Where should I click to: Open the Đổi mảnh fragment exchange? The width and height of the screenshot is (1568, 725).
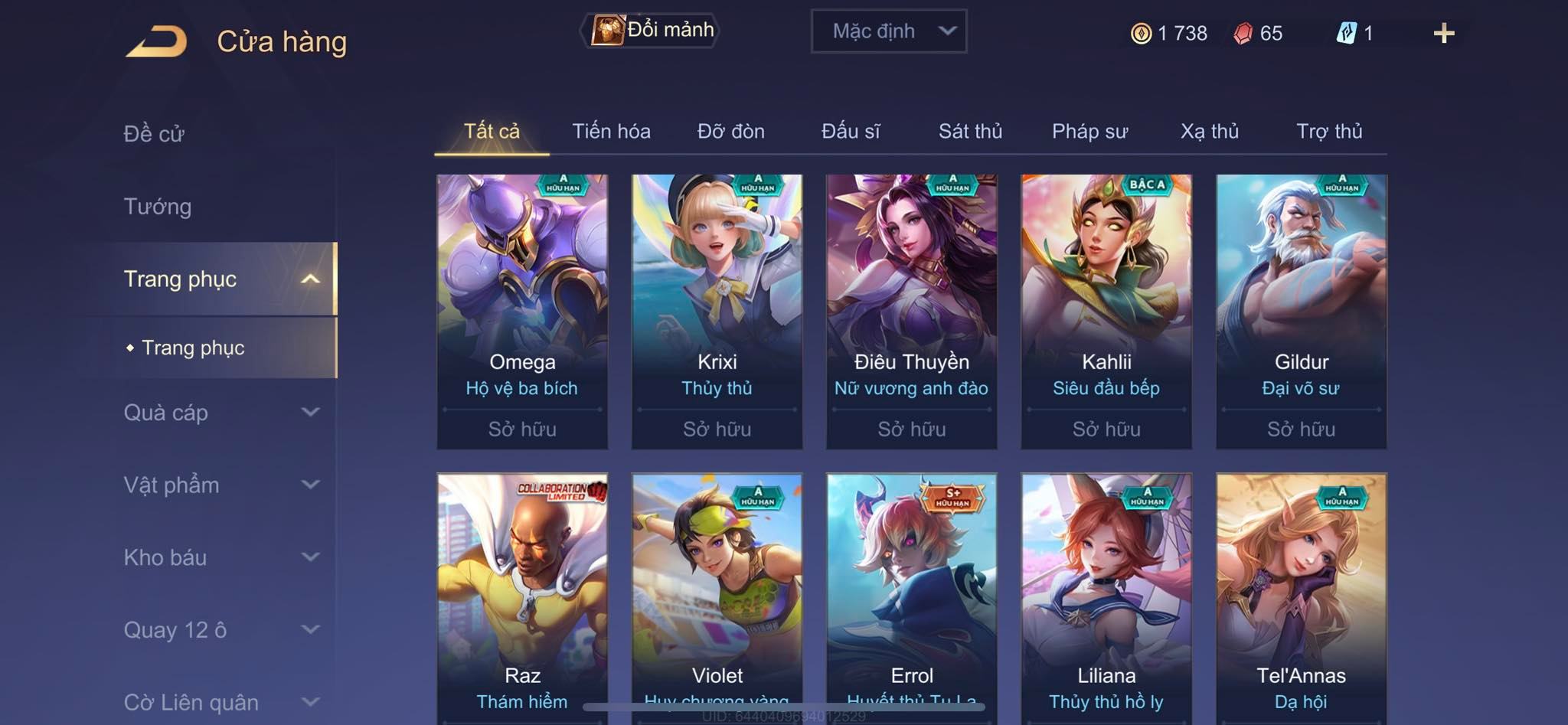pyautogui.click(x=652, y=31)
